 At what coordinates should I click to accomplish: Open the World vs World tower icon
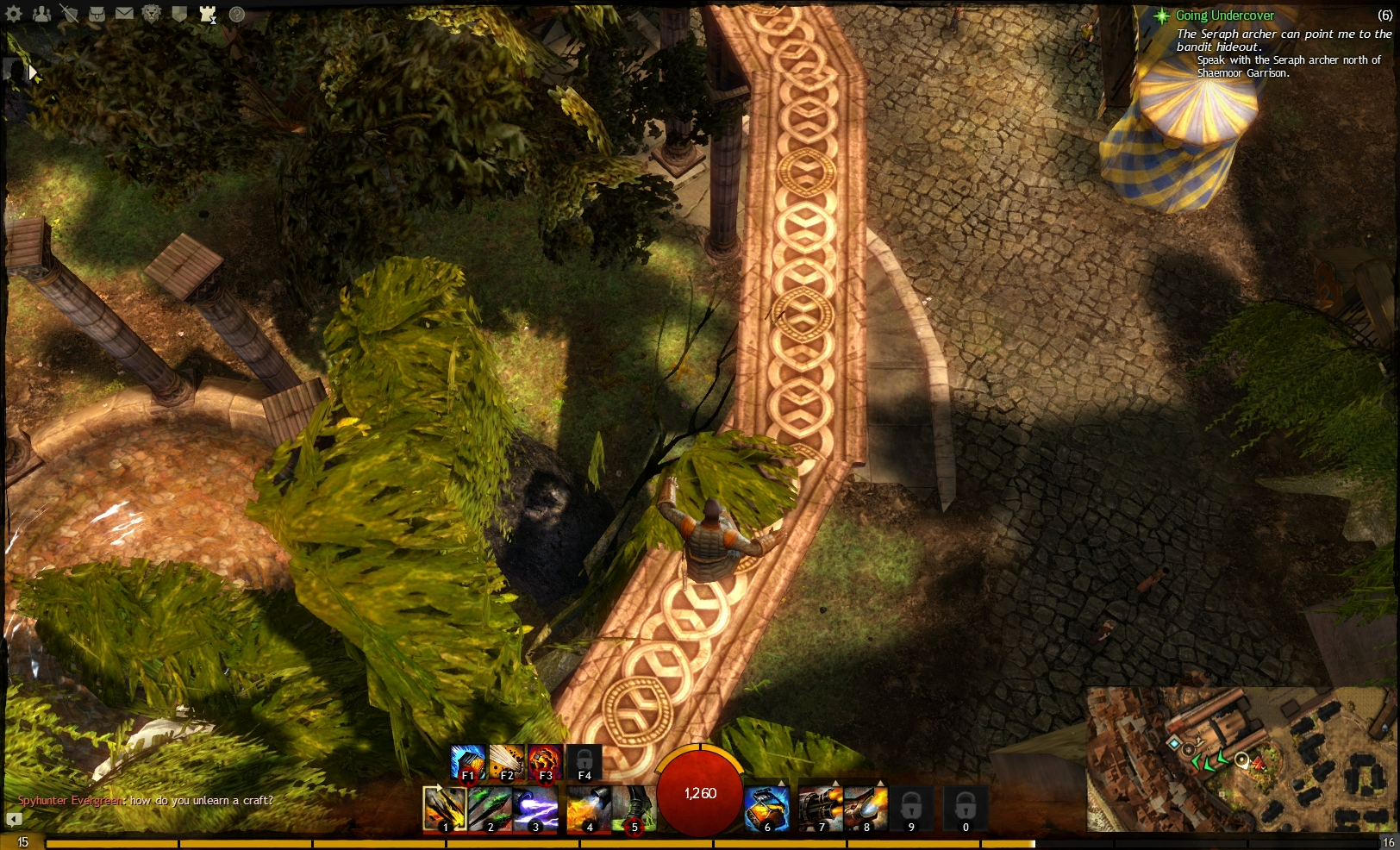[x=207, y=14]
